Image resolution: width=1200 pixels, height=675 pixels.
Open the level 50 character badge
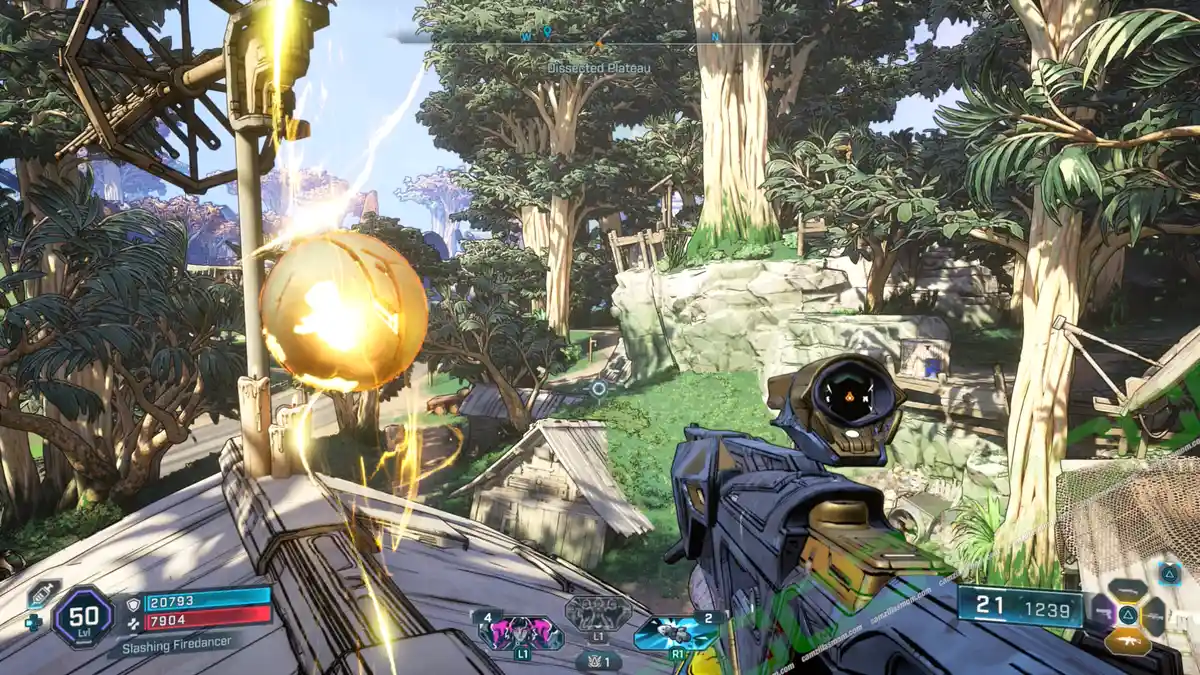pyautogui.click(x=83, y=616)
